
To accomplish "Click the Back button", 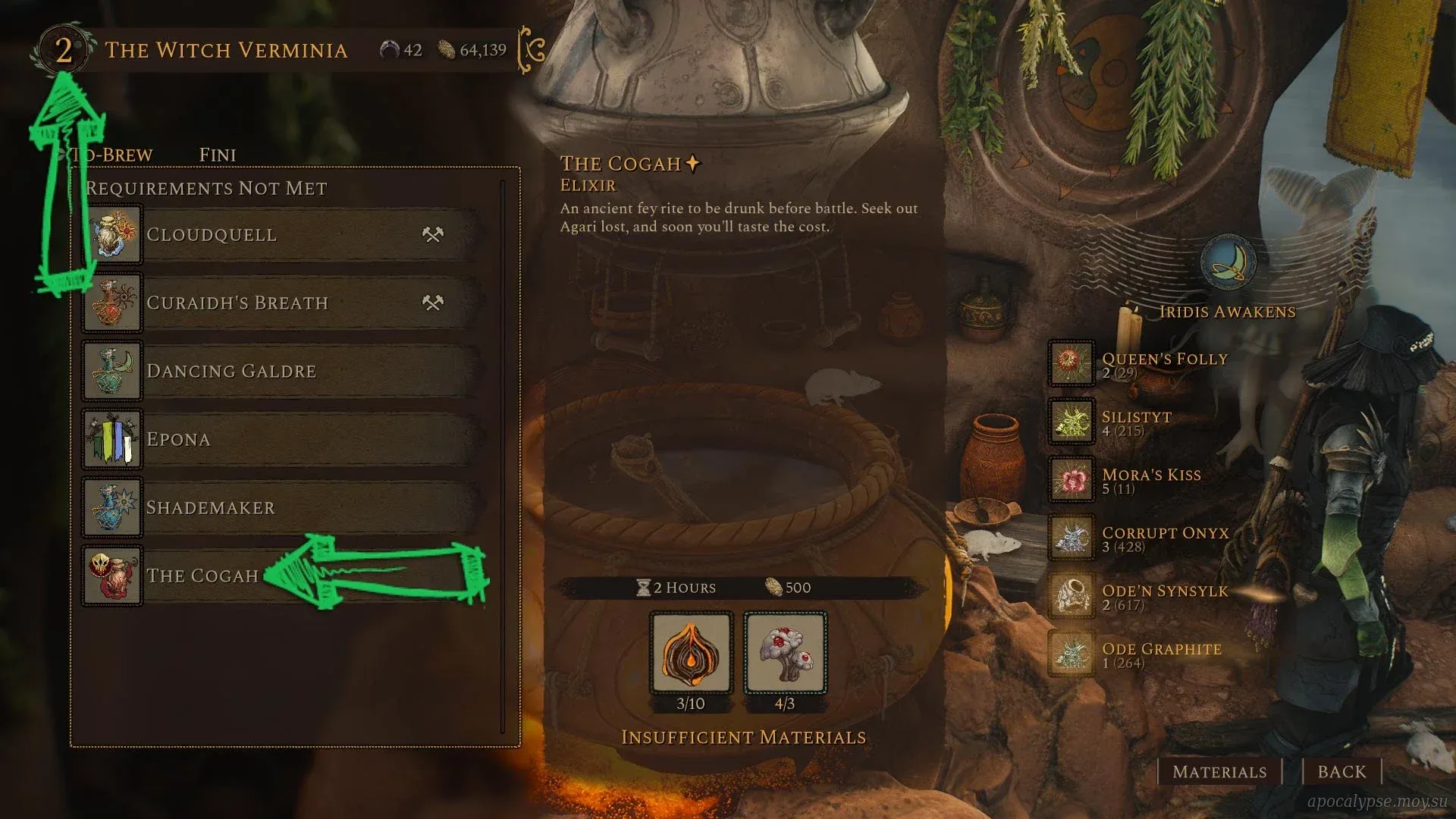I will tap(1341, 772).
